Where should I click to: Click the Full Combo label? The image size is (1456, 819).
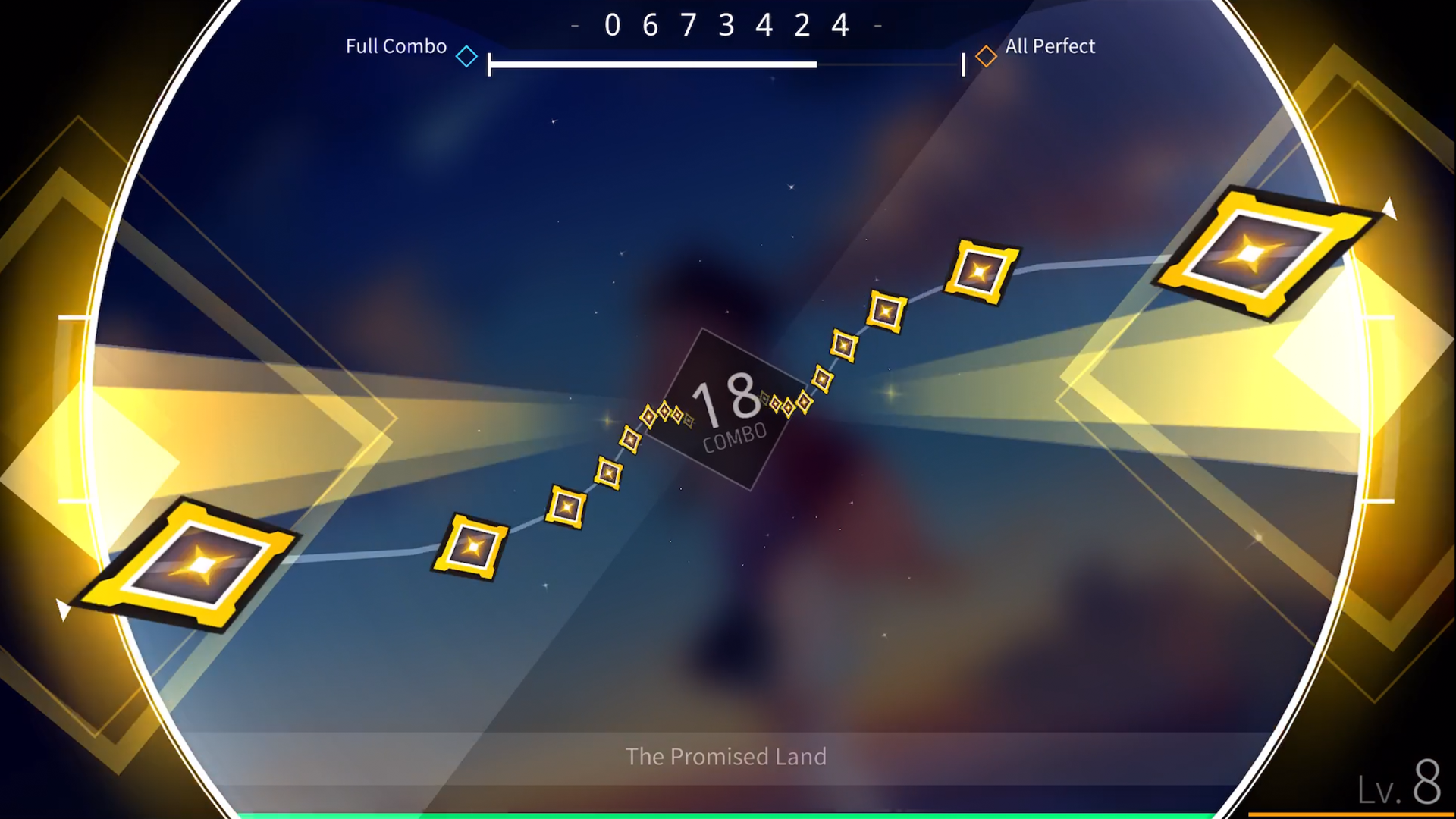pyautogui.click(x=395, y=46)
